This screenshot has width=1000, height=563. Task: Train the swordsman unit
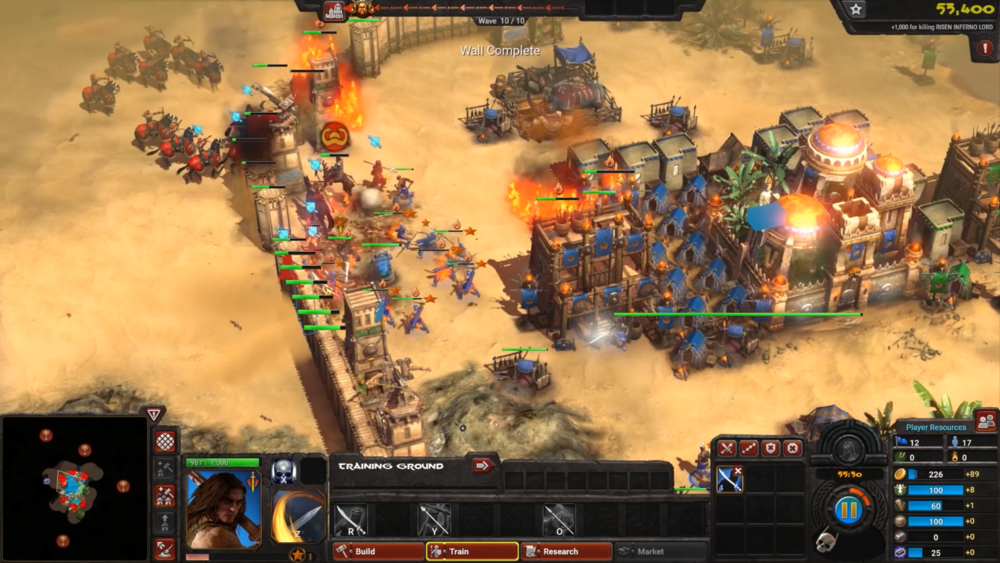pyautogui.click(x=350, y=519)
